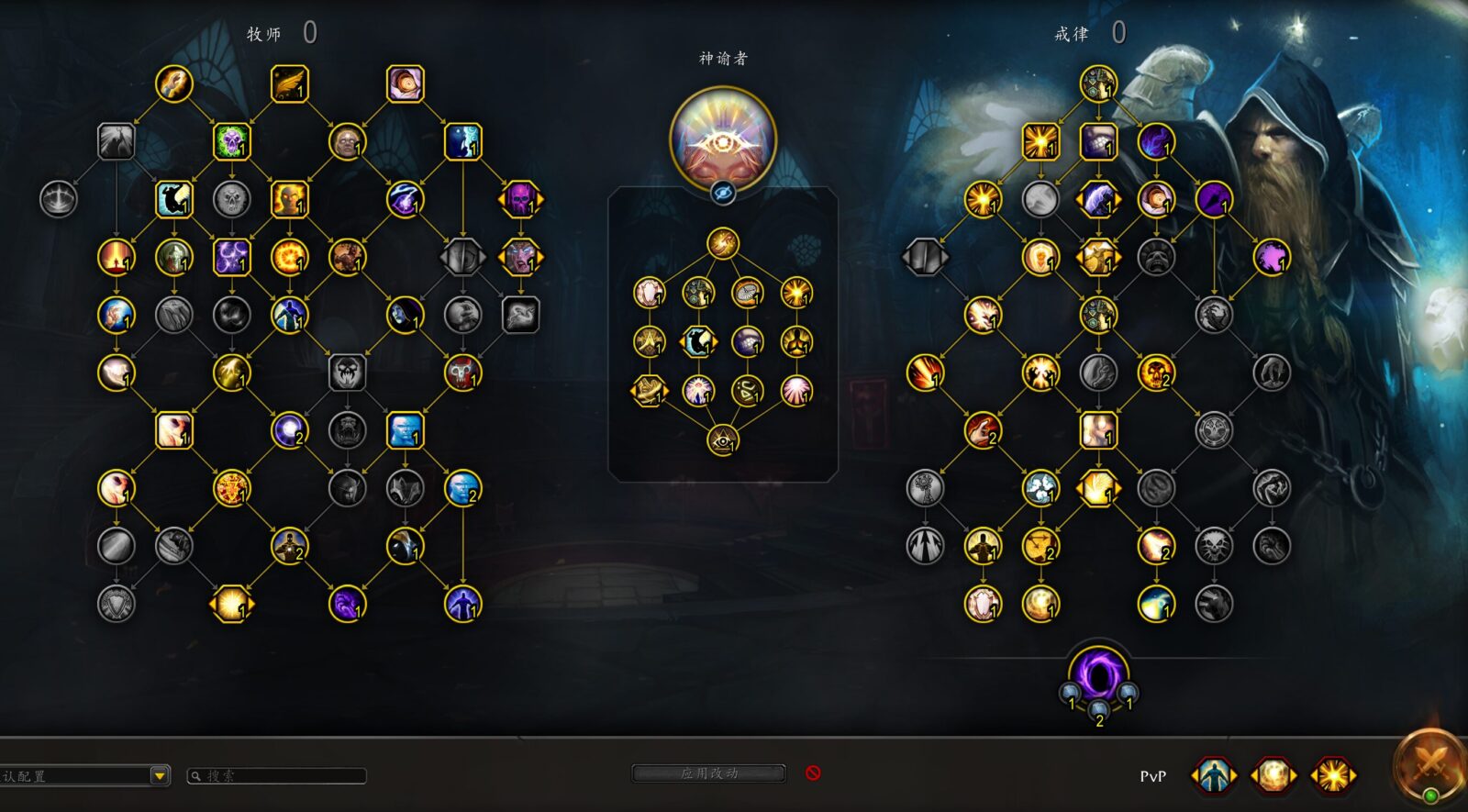Select the golden orb PvP talent slot

coord(1273,775)
